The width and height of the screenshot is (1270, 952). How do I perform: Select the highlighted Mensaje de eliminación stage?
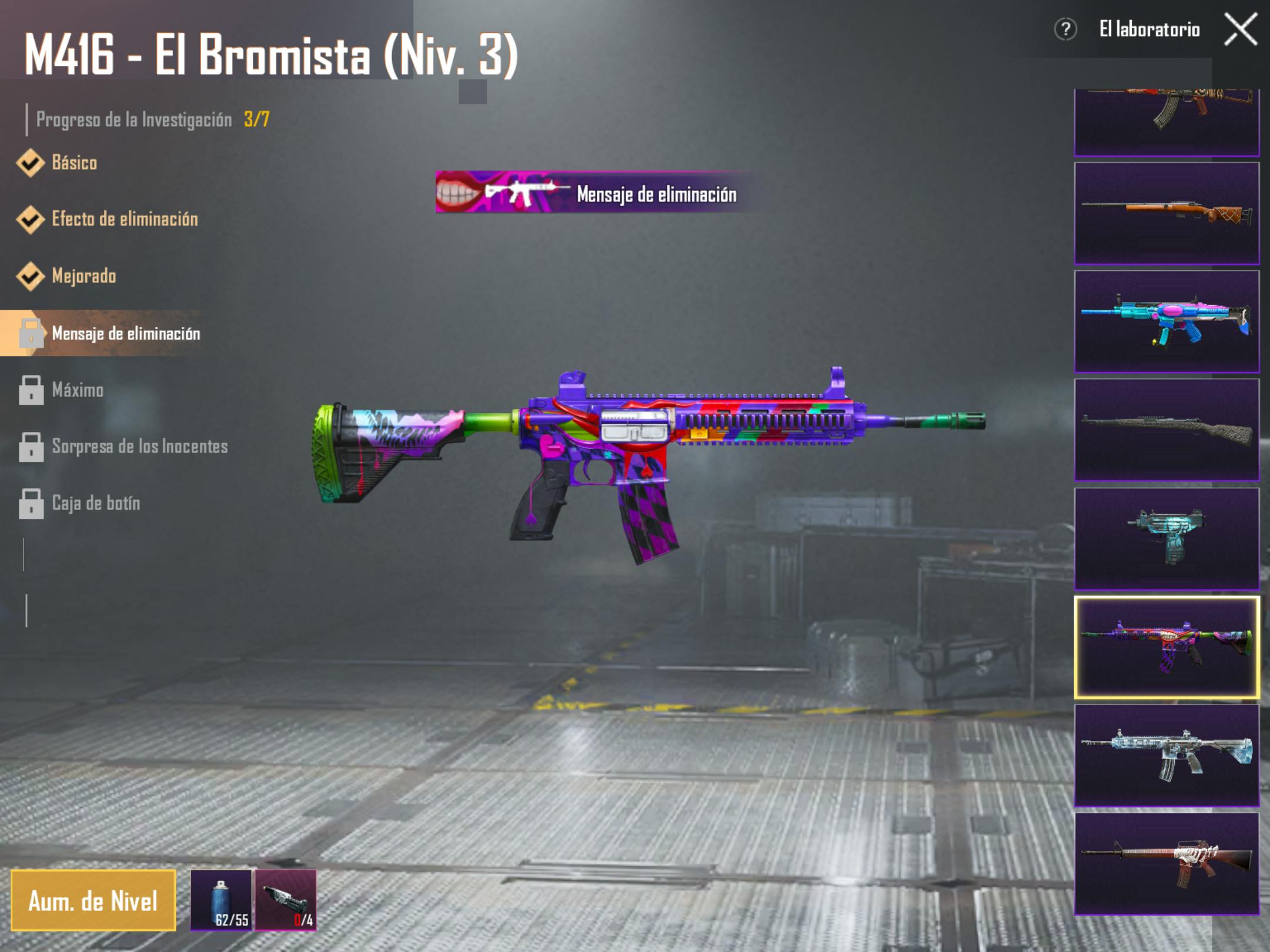[x=125, y=333]
